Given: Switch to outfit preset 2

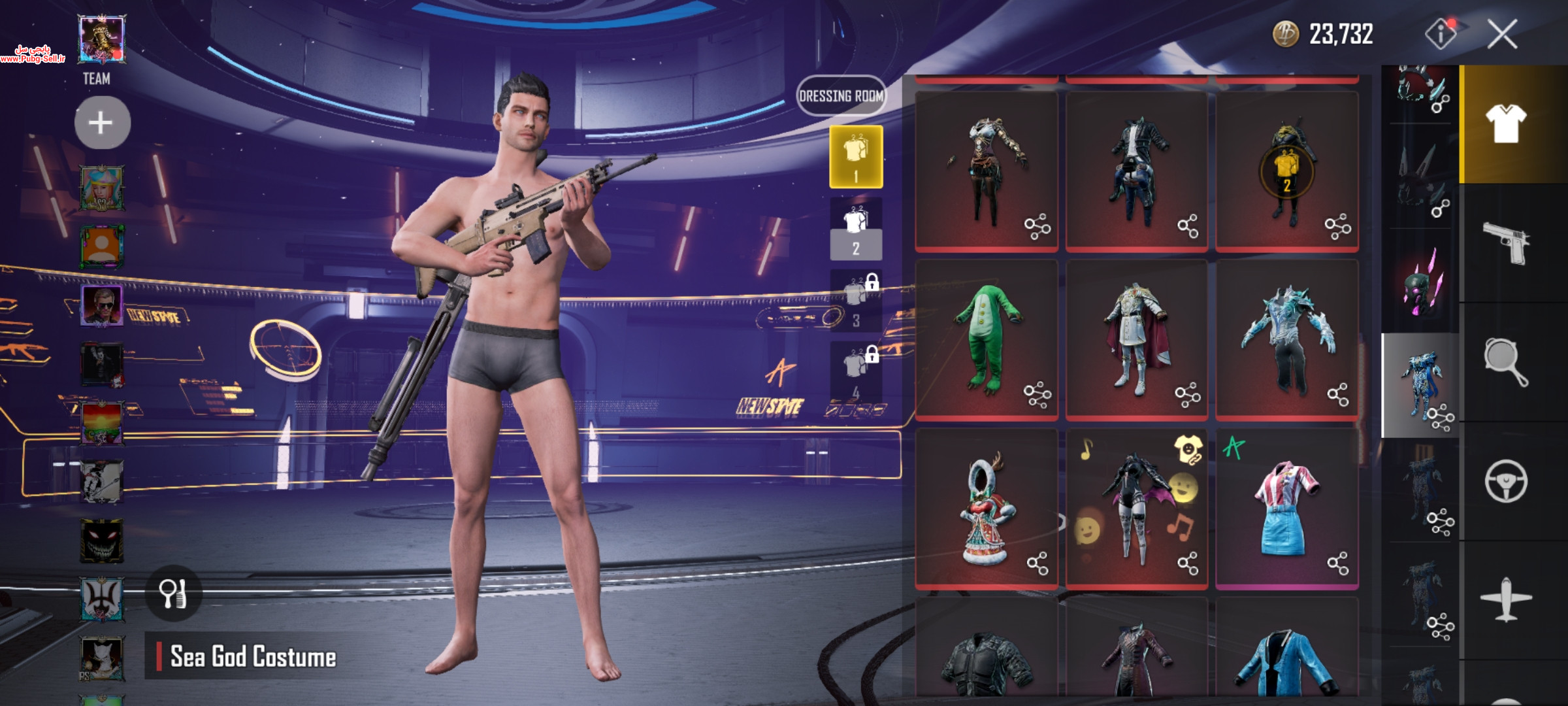Looking at the screenshot, I should coord(856,229).
